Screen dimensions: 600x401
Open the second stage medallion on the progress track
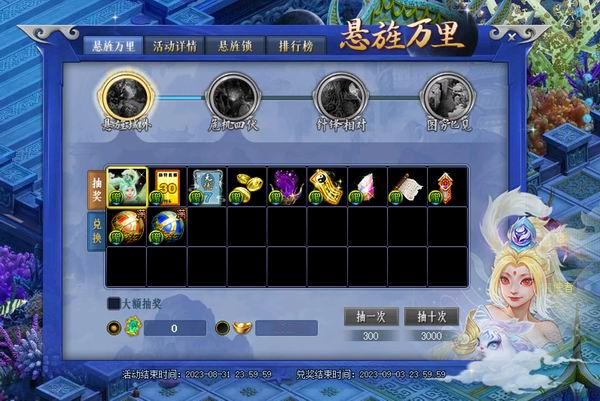point(232,97)
